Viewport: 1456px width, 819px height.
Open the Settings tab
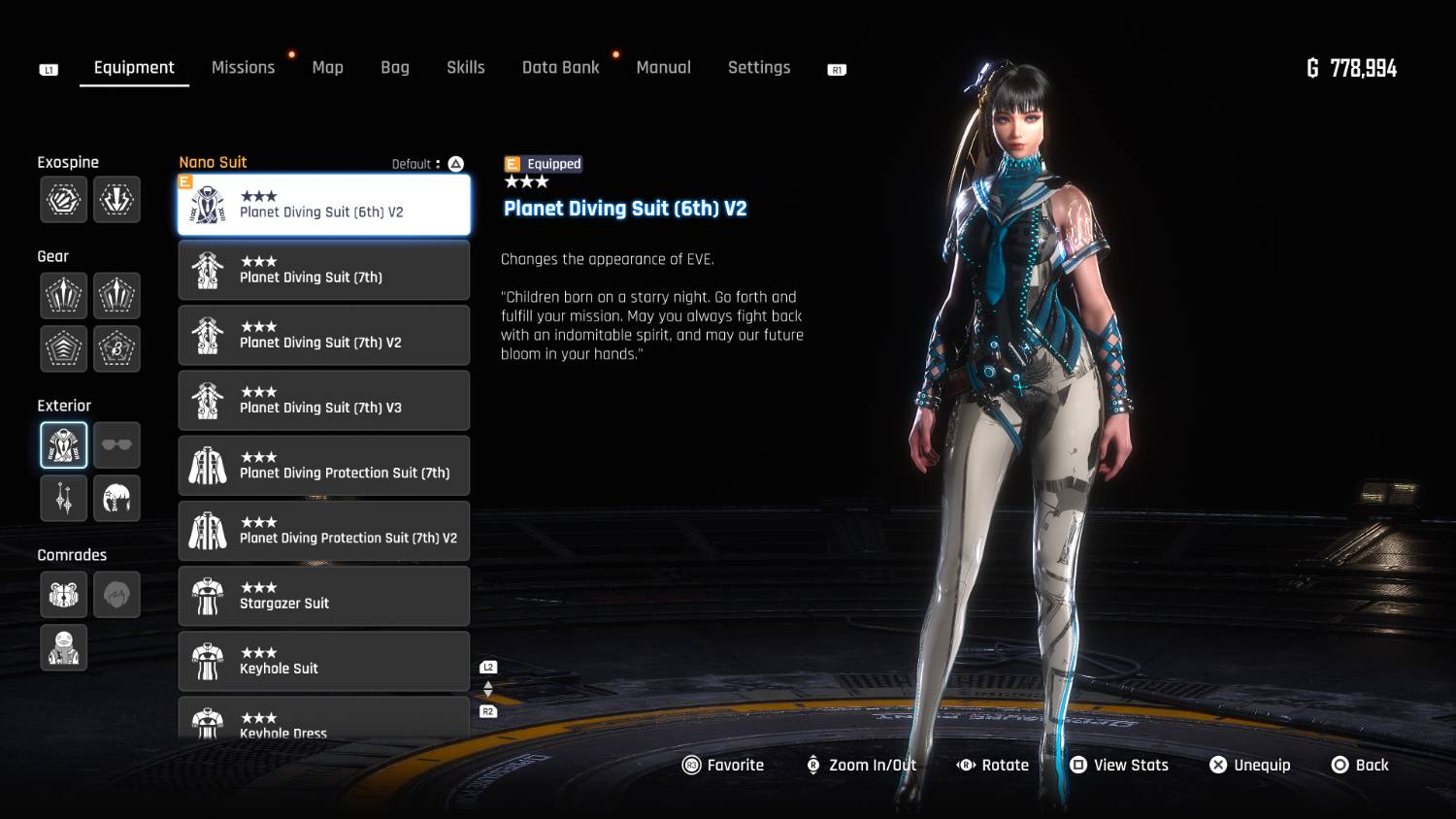758,68
